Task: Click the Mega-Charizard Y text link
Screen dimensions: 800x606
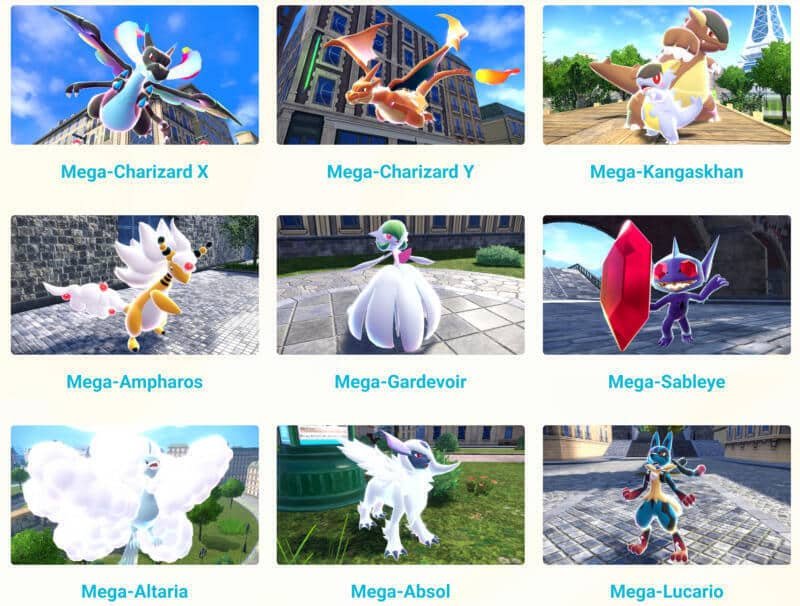Action: 400,172
